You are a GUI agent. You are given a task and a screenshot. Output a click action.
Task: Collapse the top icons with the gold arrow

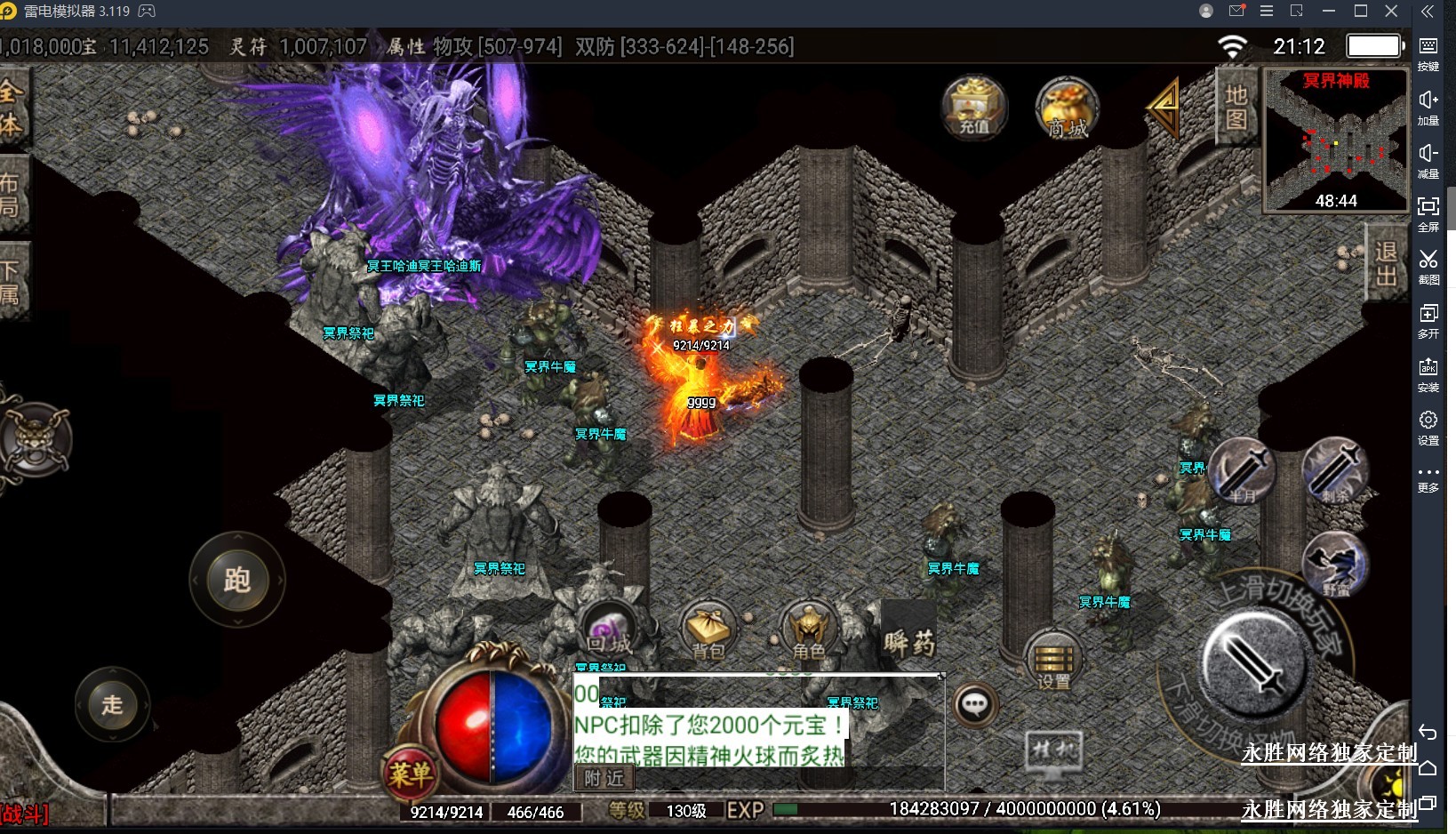(x=1164, y=107)
